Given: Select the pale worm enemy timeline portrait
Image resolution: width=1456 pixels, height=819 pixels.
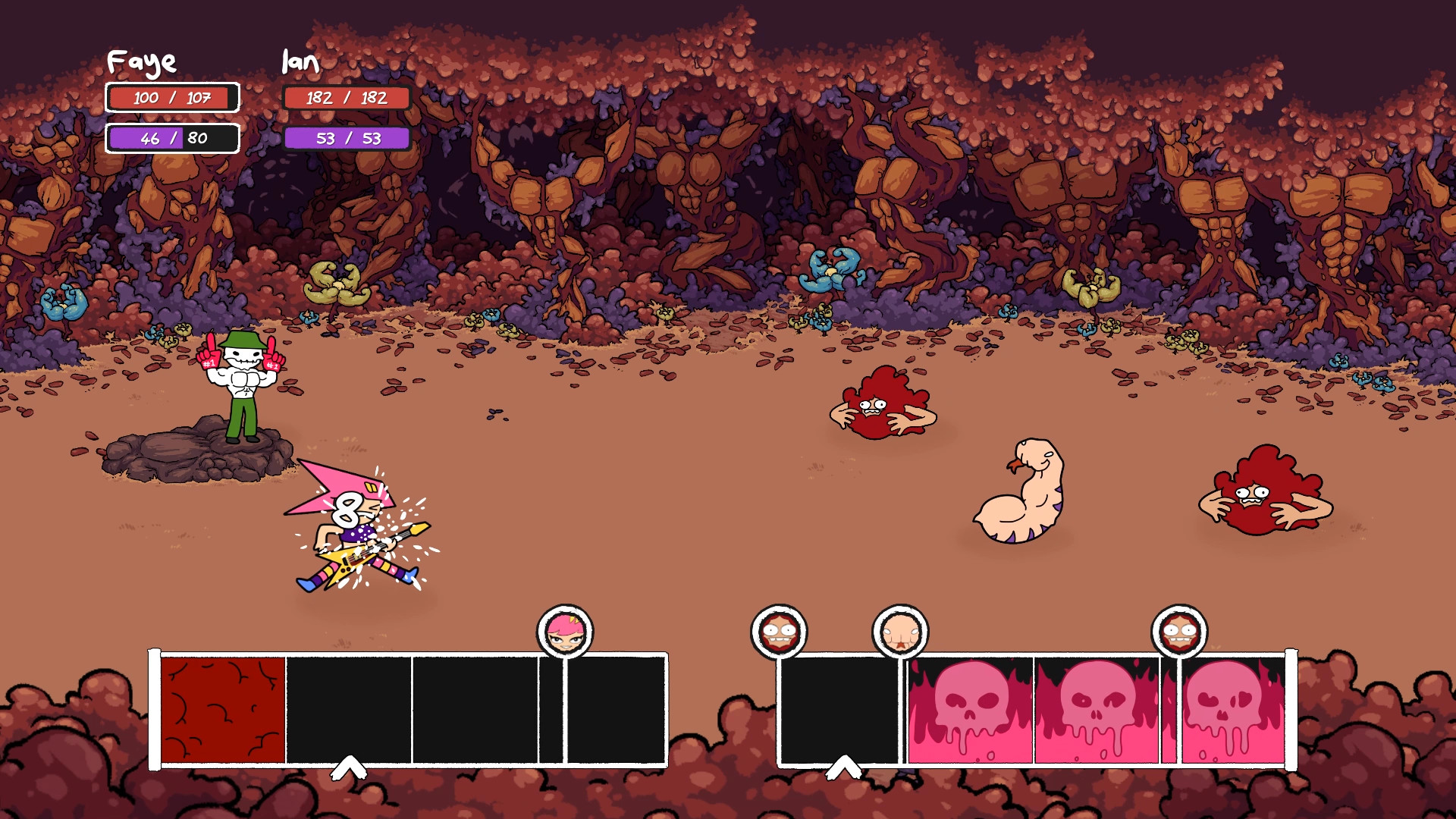Looking at the screenshot, I should pos(900,632).
